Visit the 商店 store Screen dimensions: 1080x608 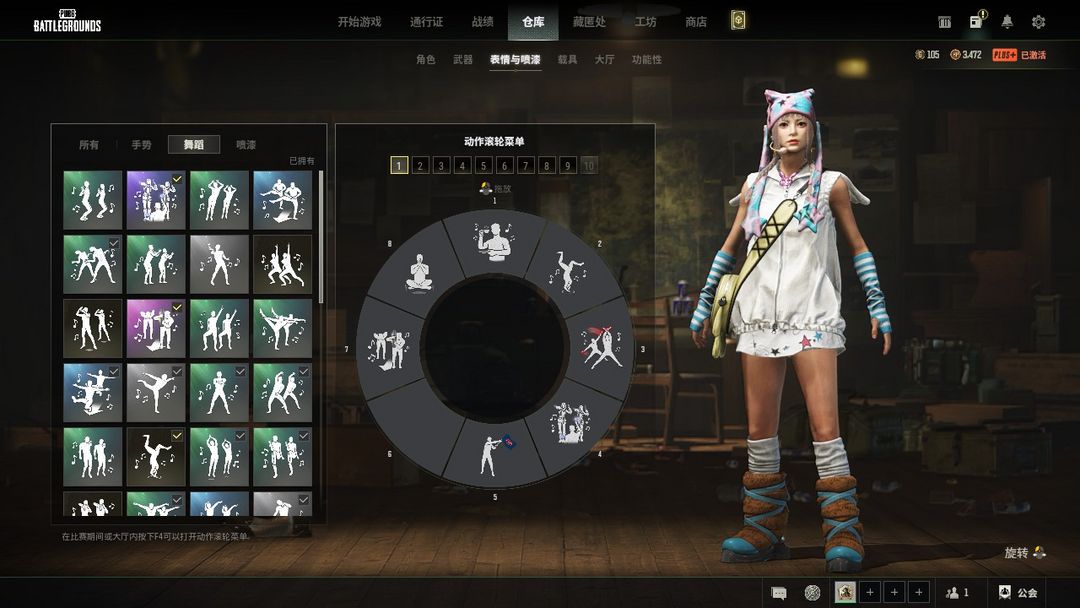pos(696,22)
